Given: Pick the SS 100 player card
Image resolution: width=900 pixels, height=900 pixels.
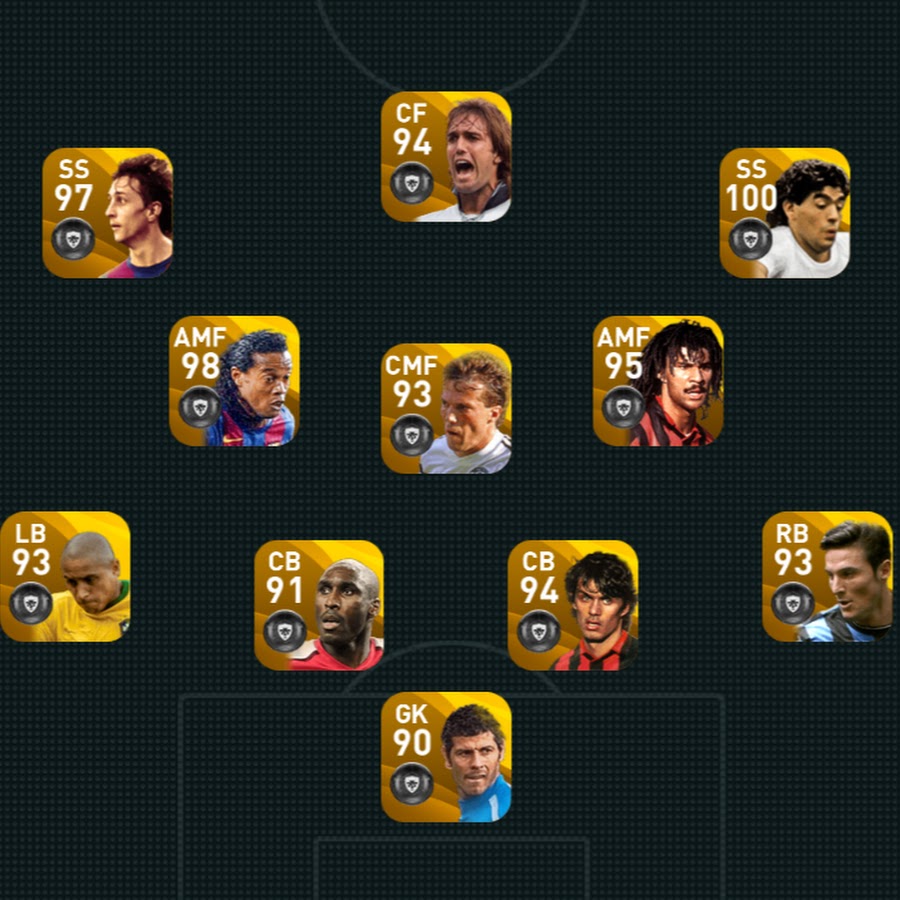Looking at the screenshot, I should click(x=784, y=213).
